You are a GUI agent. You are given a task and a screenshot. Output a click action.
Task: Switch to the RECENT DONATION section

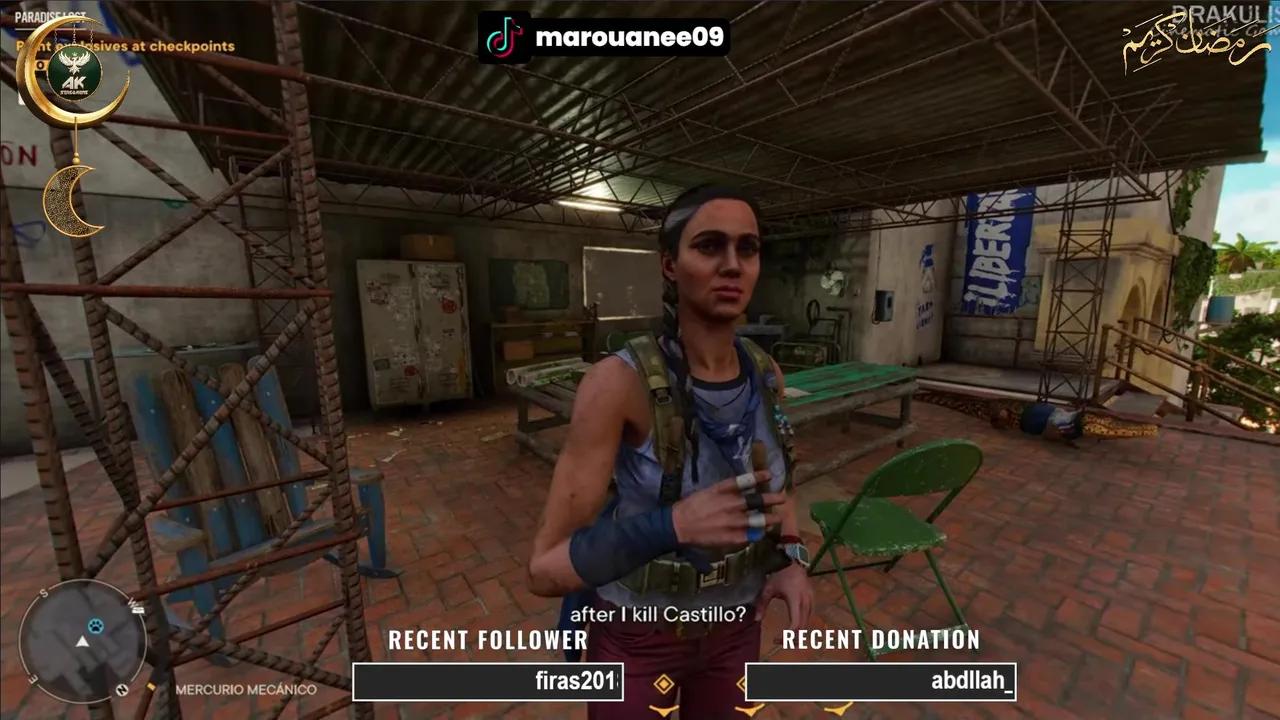881,641
